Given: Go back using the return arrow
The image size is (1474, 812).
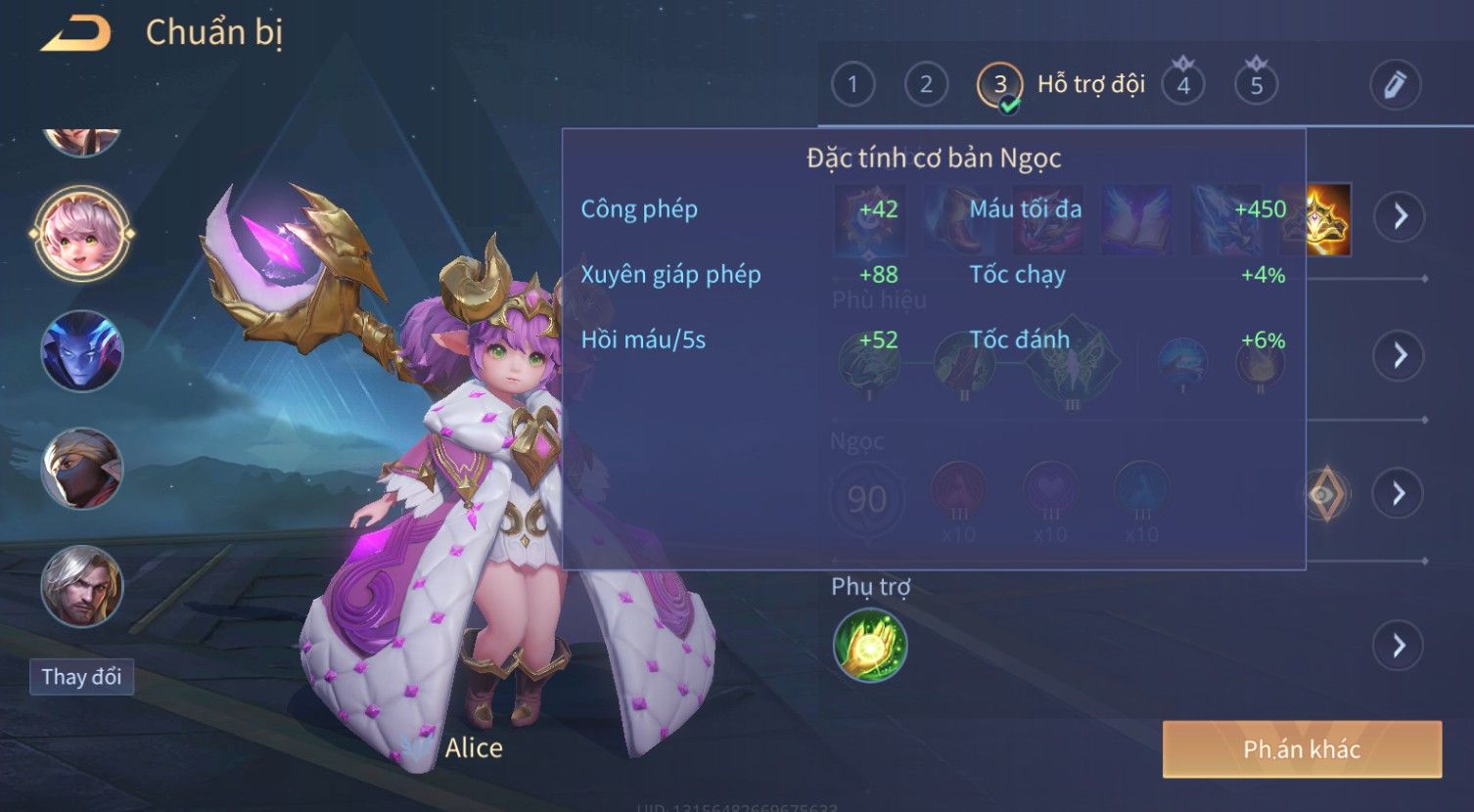Looking at the screenshot, I should click(x=75, y=34).
